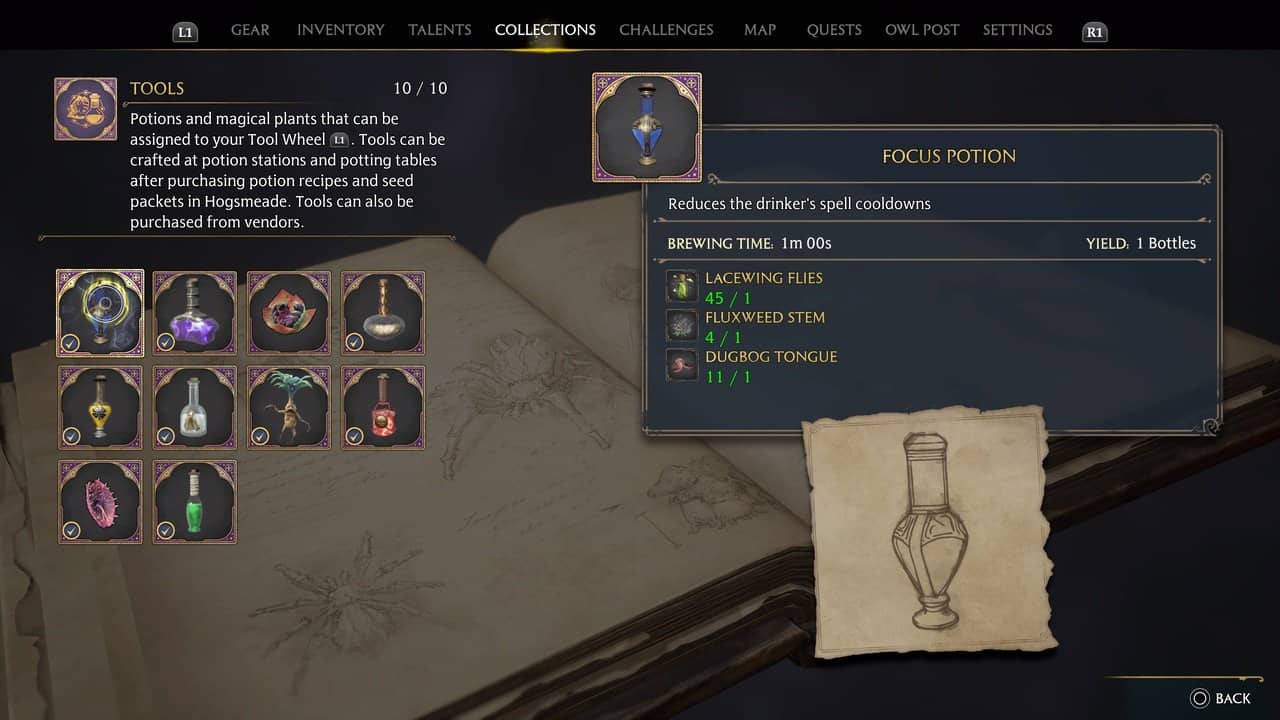
Task: Select the red leafy cabbage plant slot
Action: click(289, 313)
